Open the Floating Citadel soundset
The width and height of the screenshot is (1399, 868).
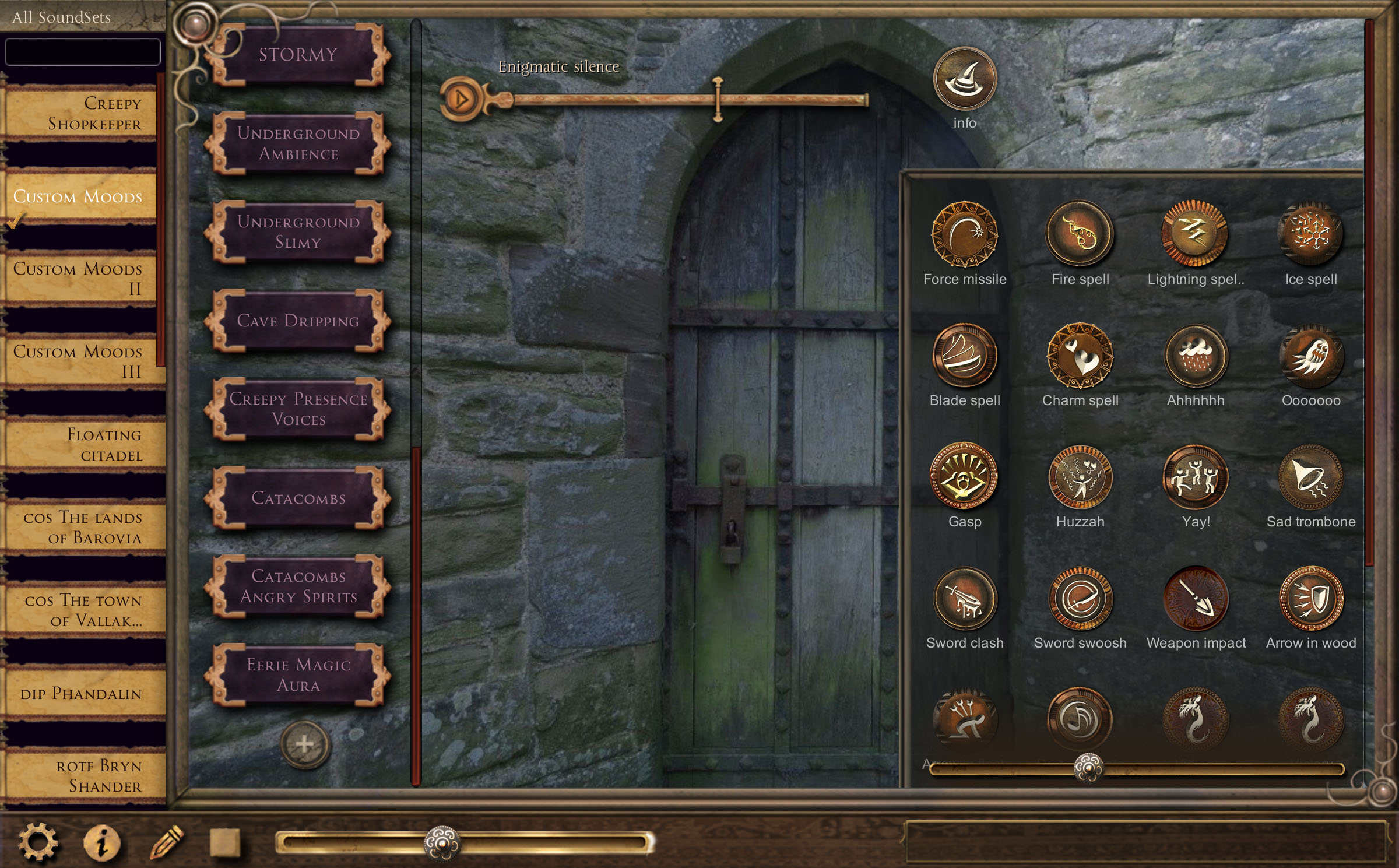(x=82, y=445)
